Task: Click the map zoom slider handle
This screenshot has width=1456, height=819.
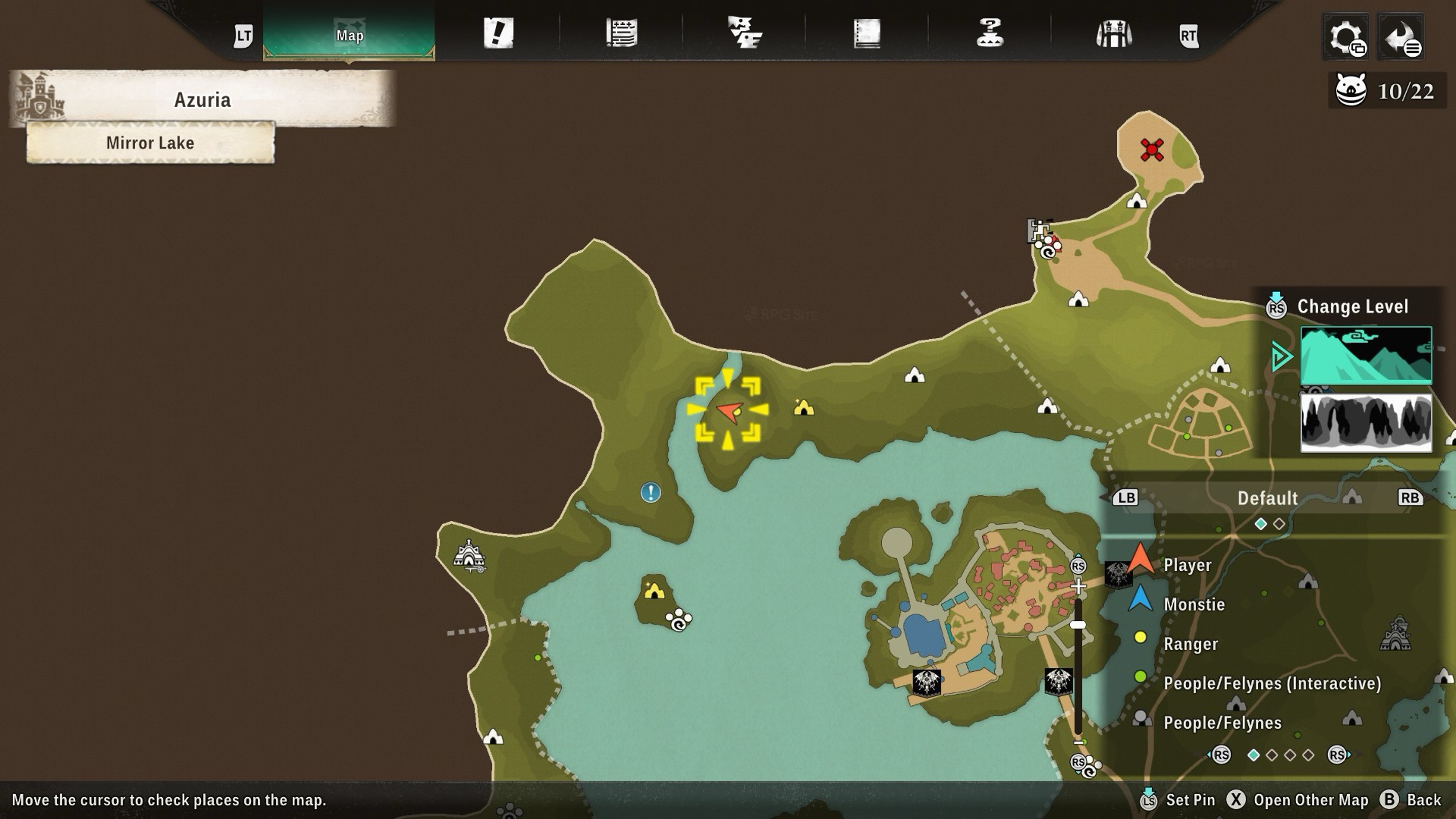Action: coord(1078,625)
